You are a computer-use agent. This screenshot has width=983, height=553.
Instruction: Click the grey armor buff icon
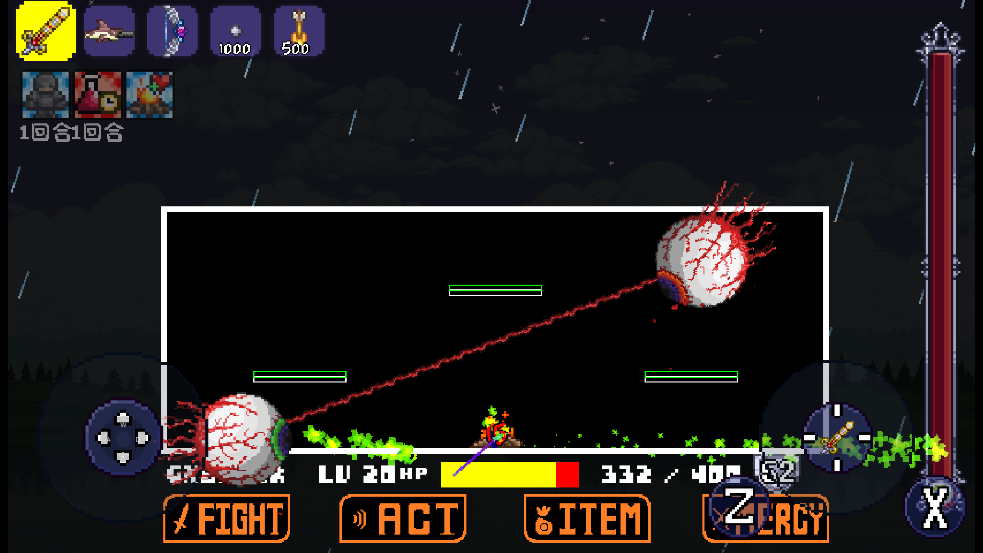(44, 95)
